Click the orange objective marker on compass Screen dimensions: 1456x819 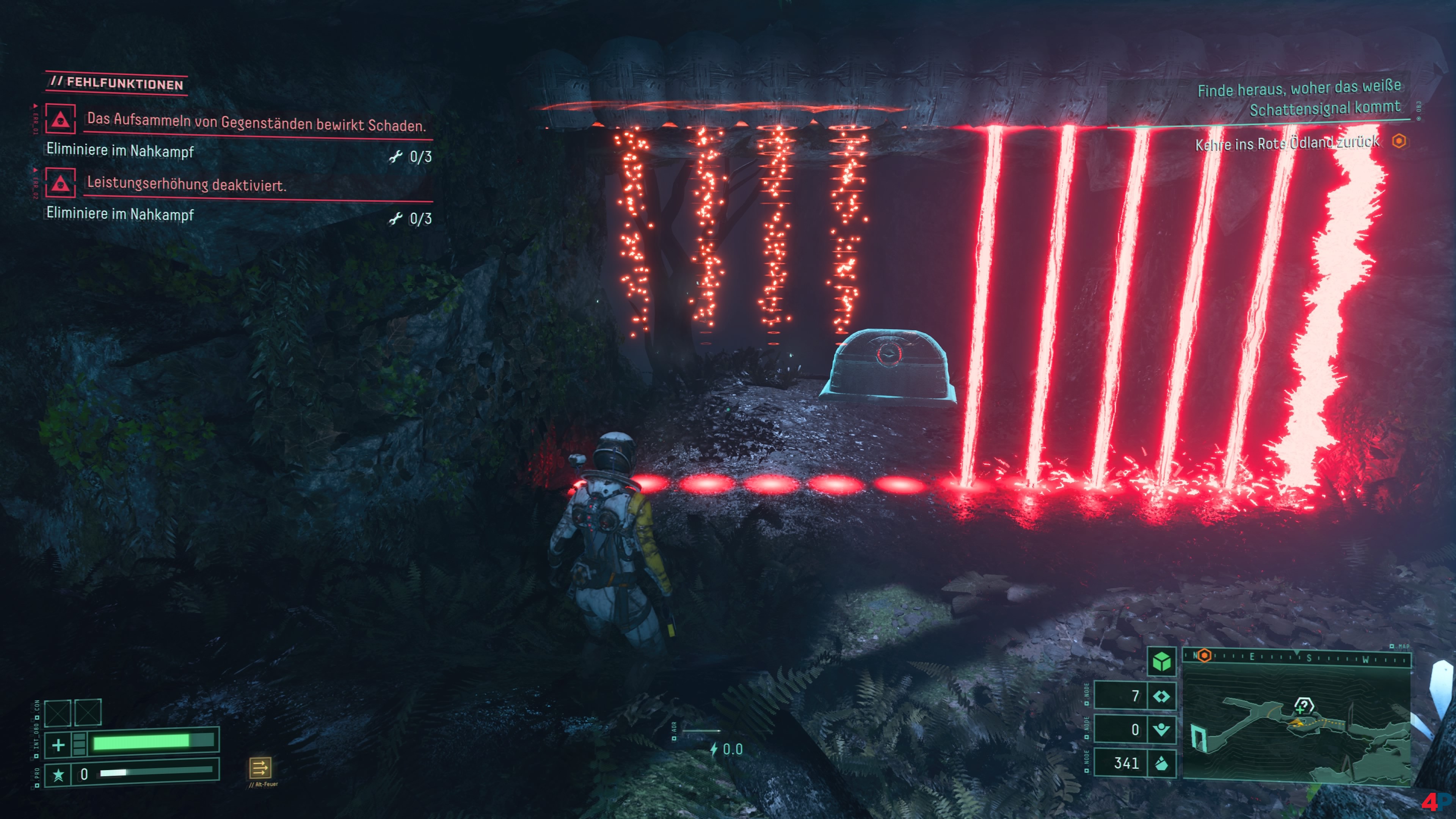point(1204,656)
